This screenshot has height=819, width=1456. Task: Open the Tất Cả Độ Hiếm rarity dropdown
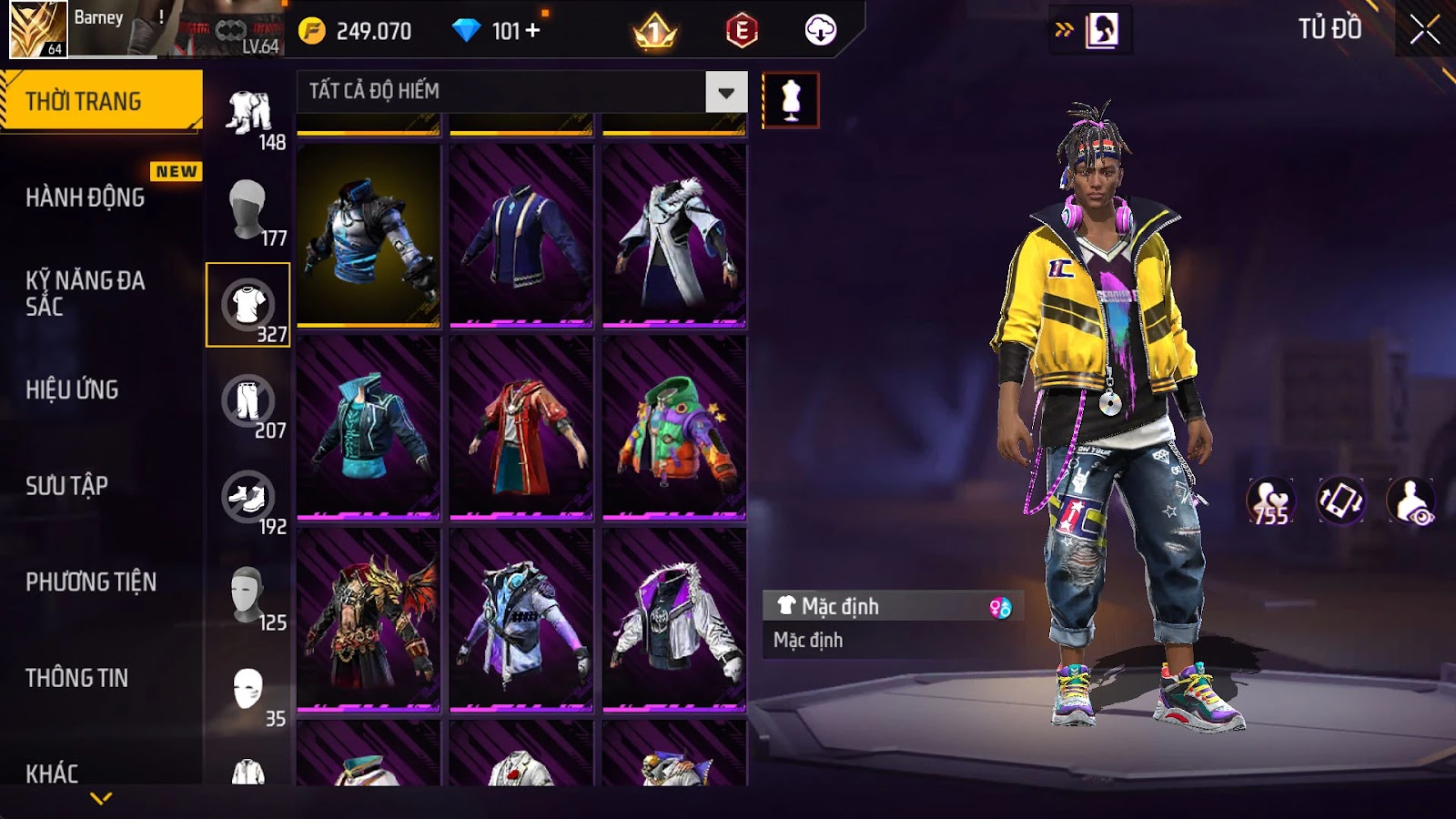tap(725, 92)
